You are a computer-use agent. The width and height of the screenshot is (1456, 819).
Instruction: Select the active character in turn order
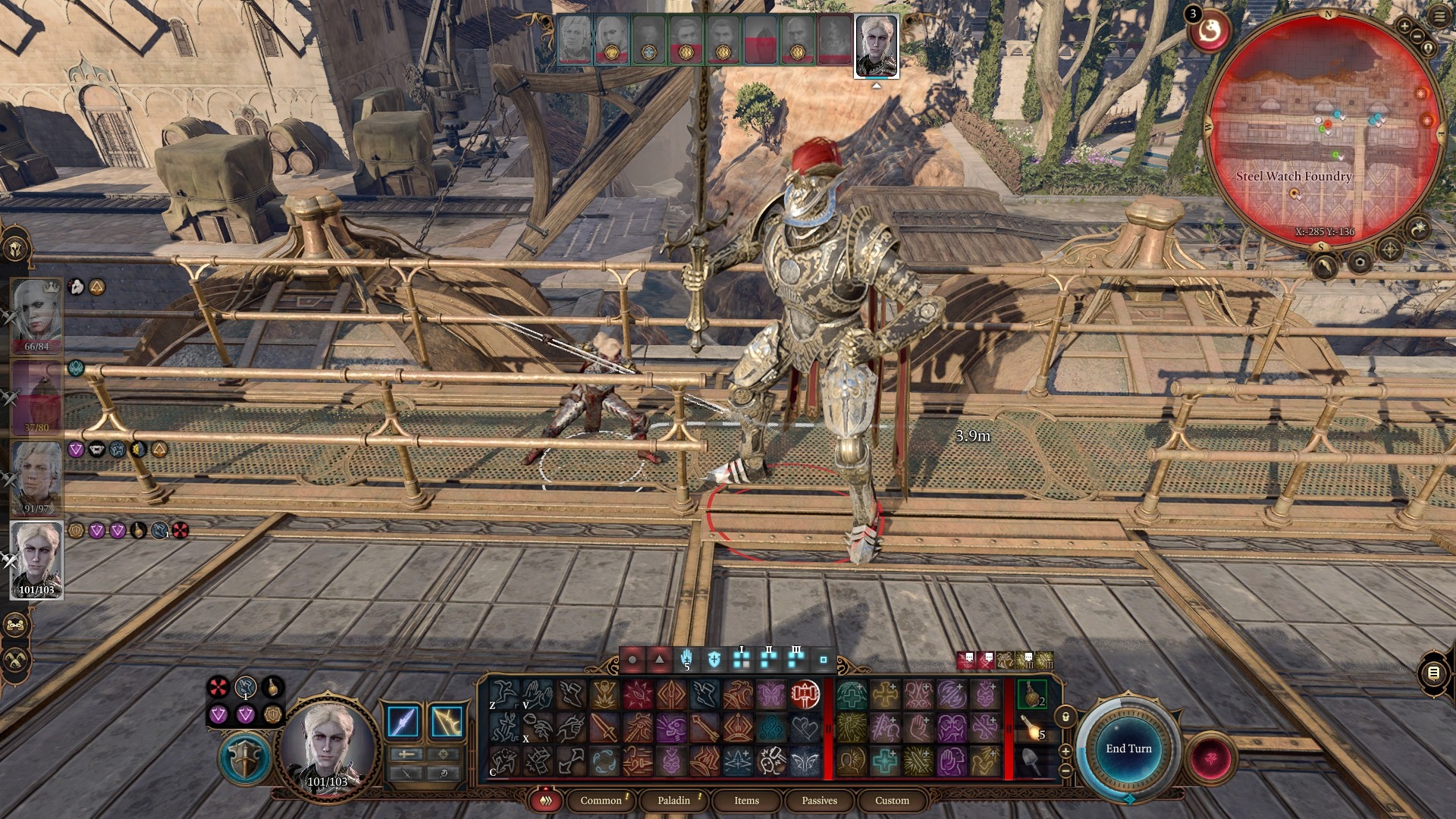click(877, 45)
